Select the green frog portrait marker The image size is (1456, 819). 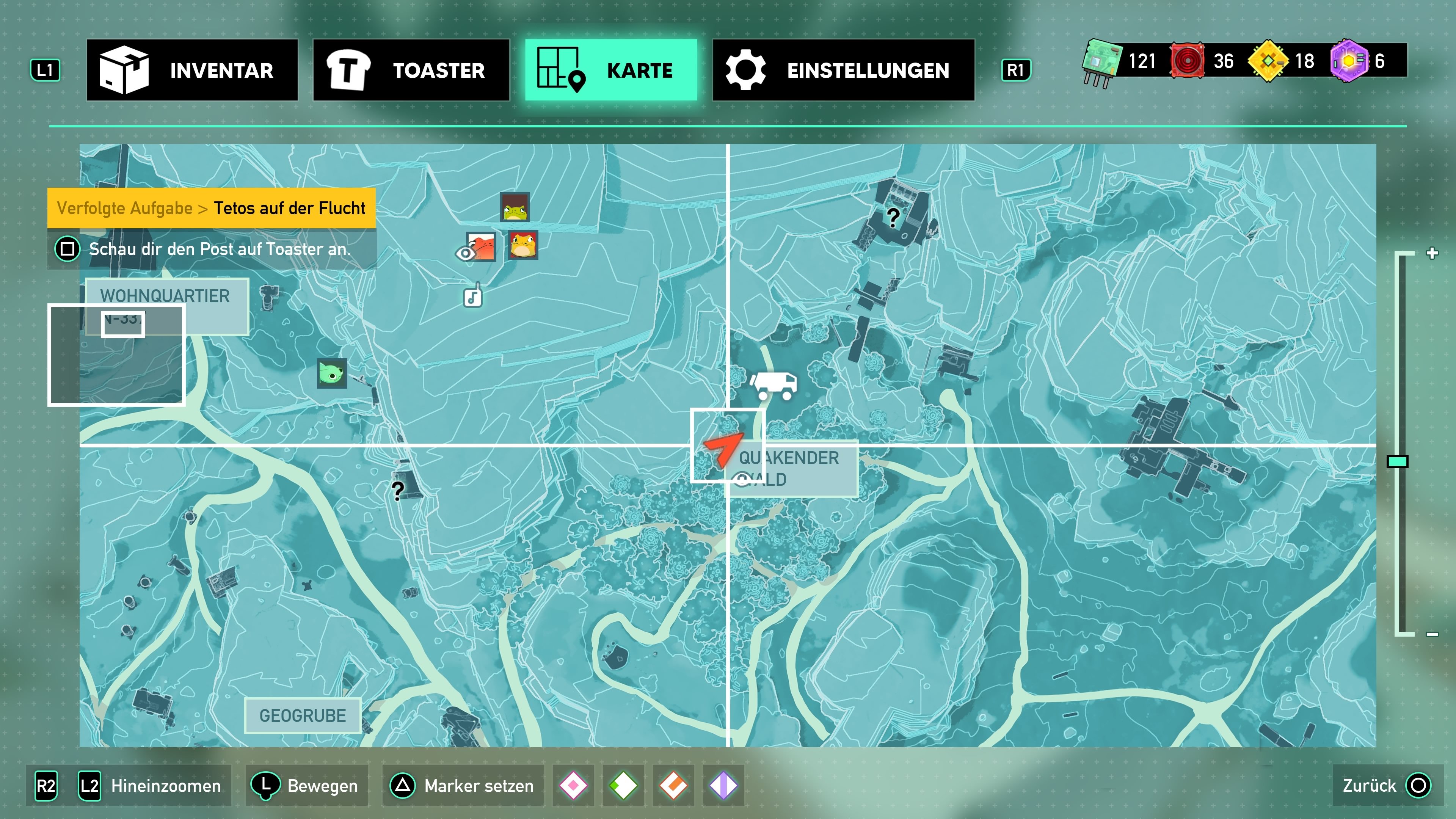515,207
